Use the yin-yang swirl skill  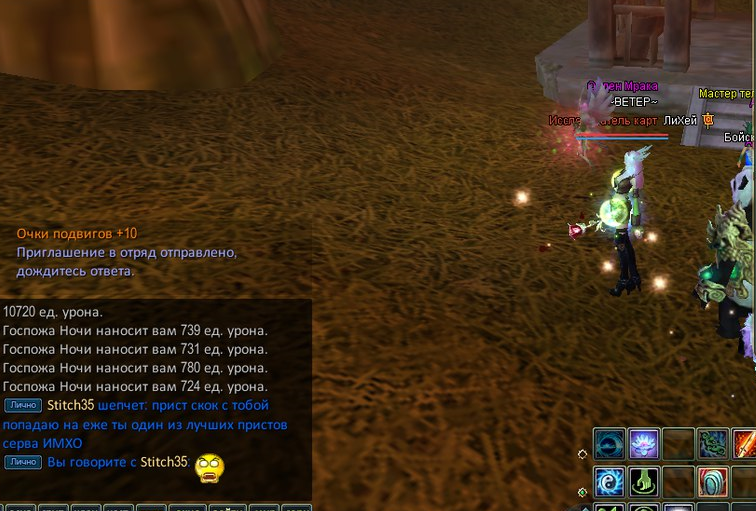pyautogui.click(x=610, y=482)
